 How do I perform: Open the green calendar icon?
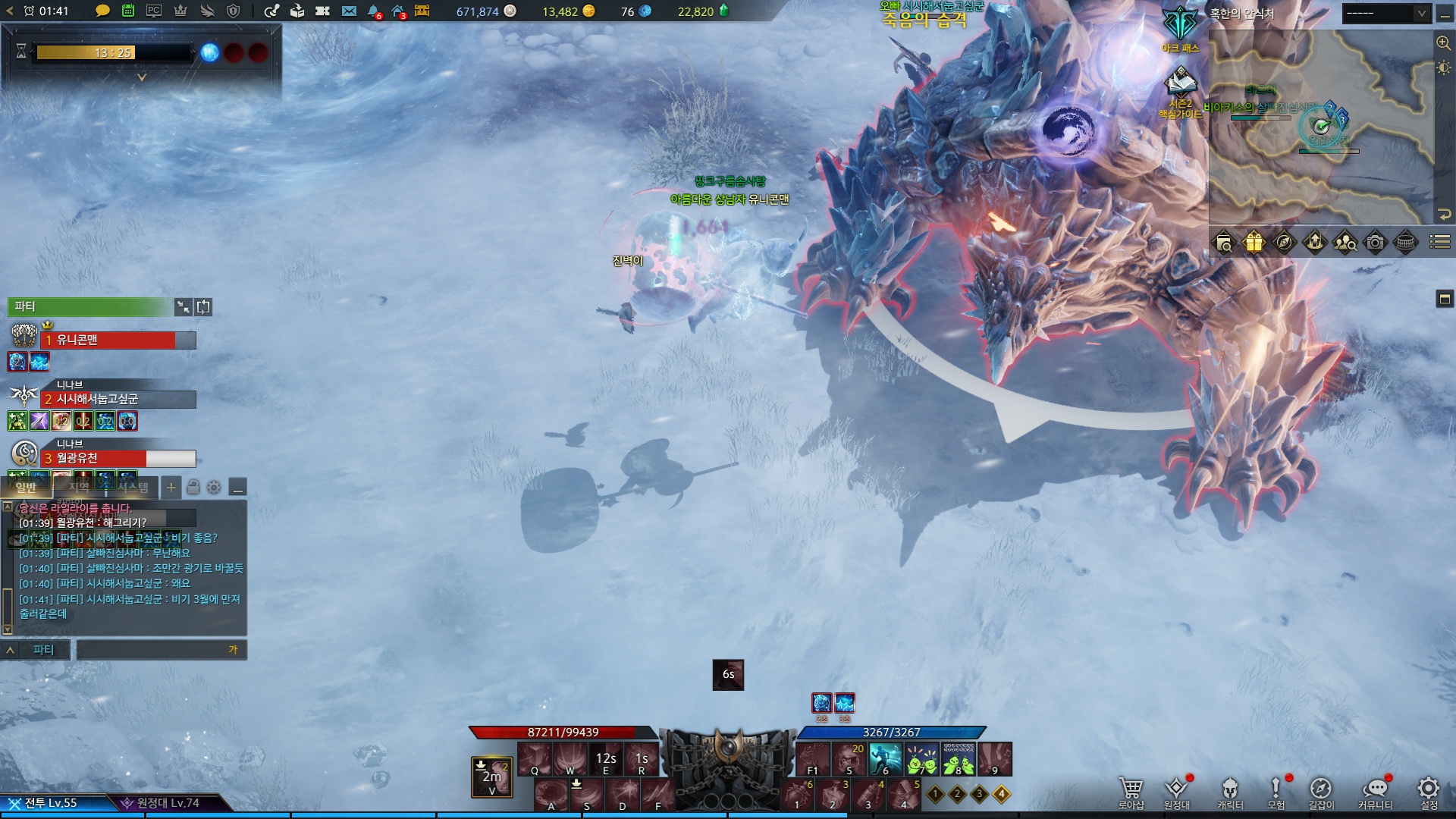point(128,11)
